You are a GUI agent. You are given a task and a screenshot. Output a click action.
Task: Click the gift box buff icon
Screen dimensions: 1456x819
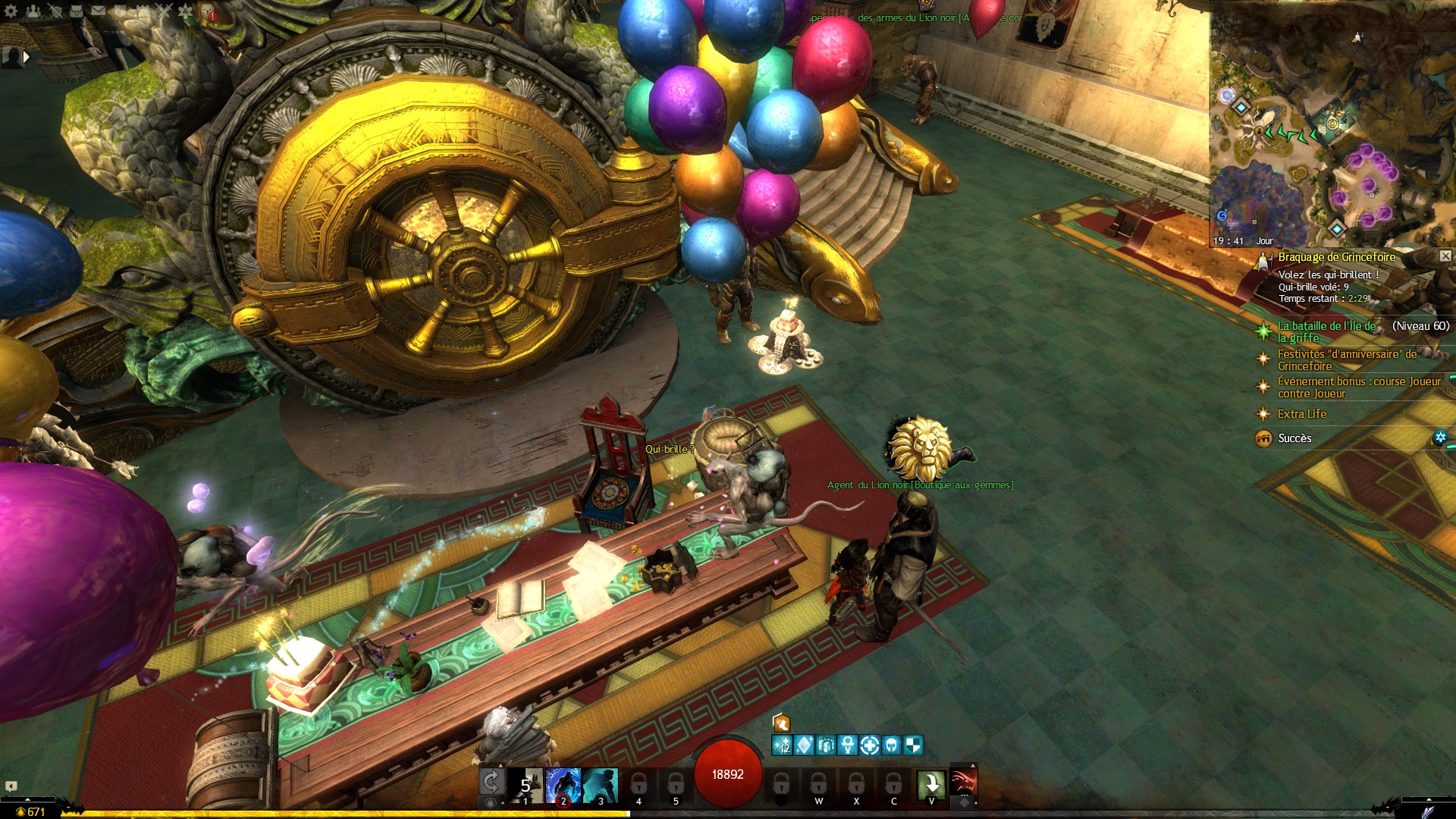(x=781, y=723)
